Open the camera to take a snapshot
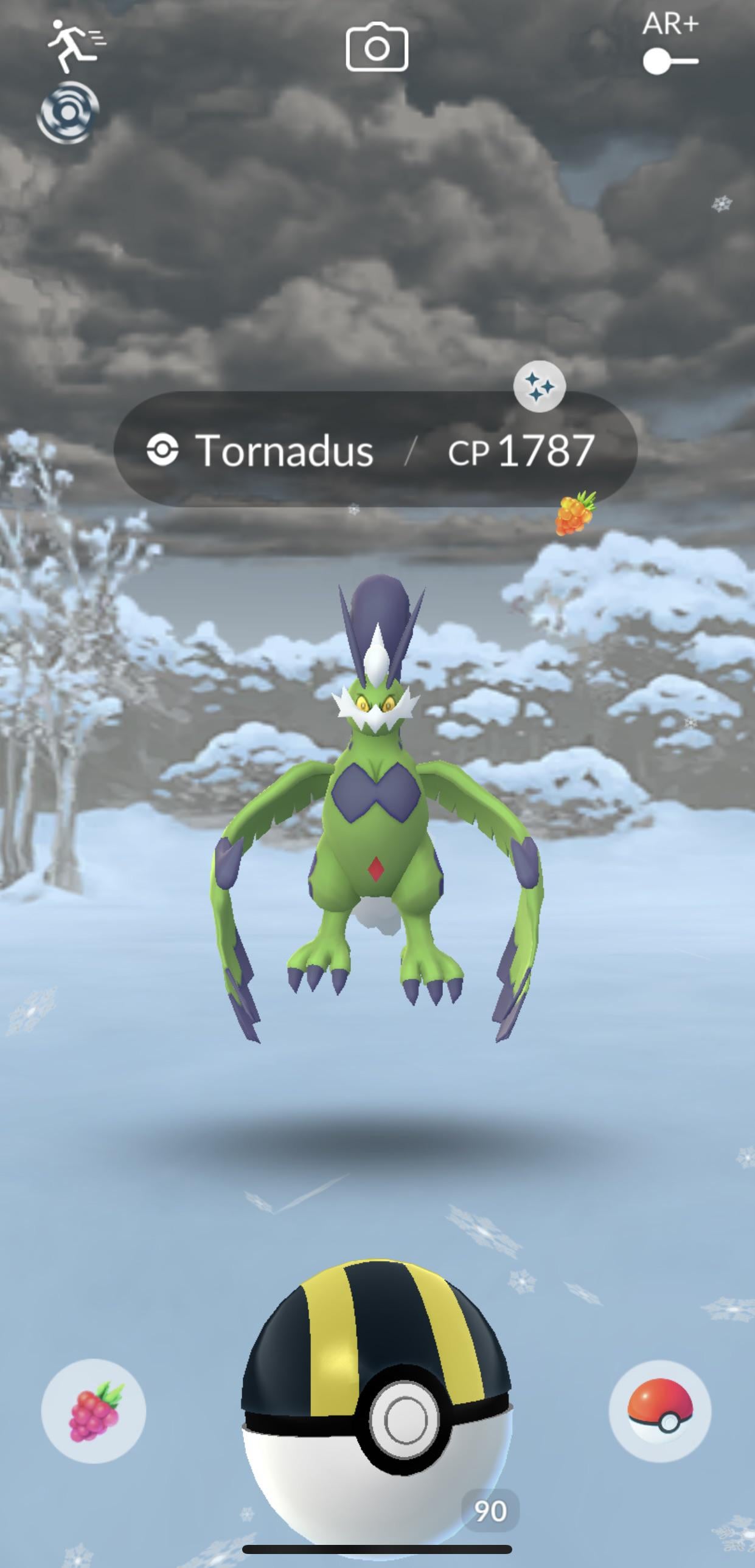Screen dimensions: 755x1568 (x=377, y=47)
